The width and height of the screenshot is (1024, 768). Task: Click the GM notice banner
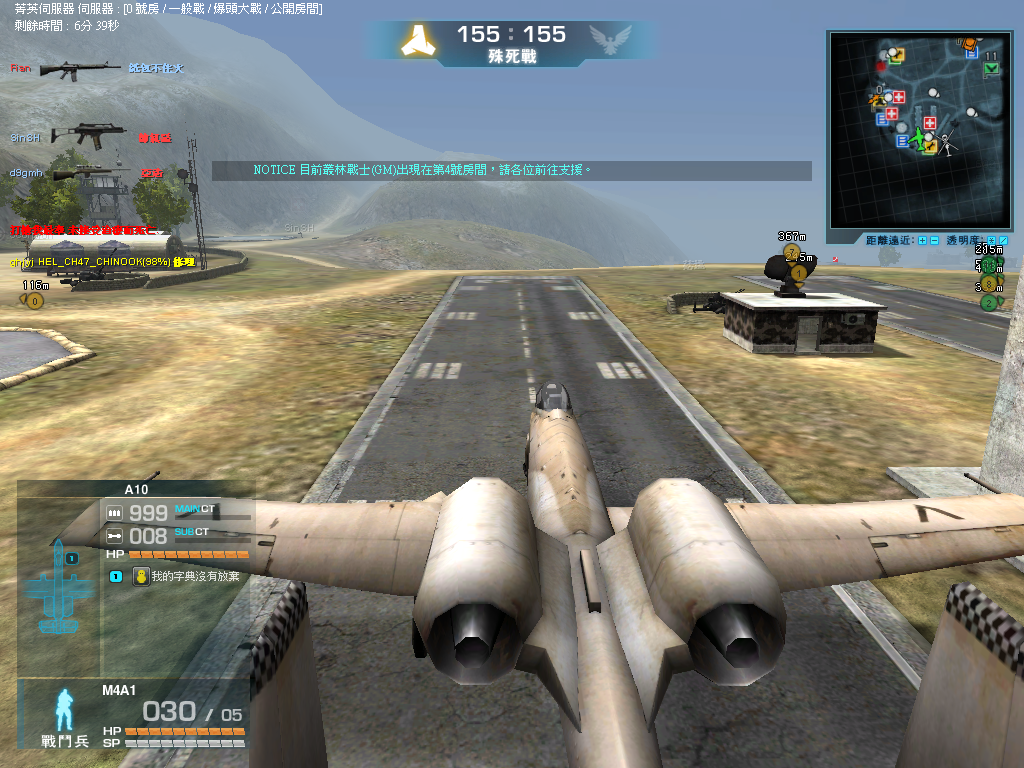(511, 171)
